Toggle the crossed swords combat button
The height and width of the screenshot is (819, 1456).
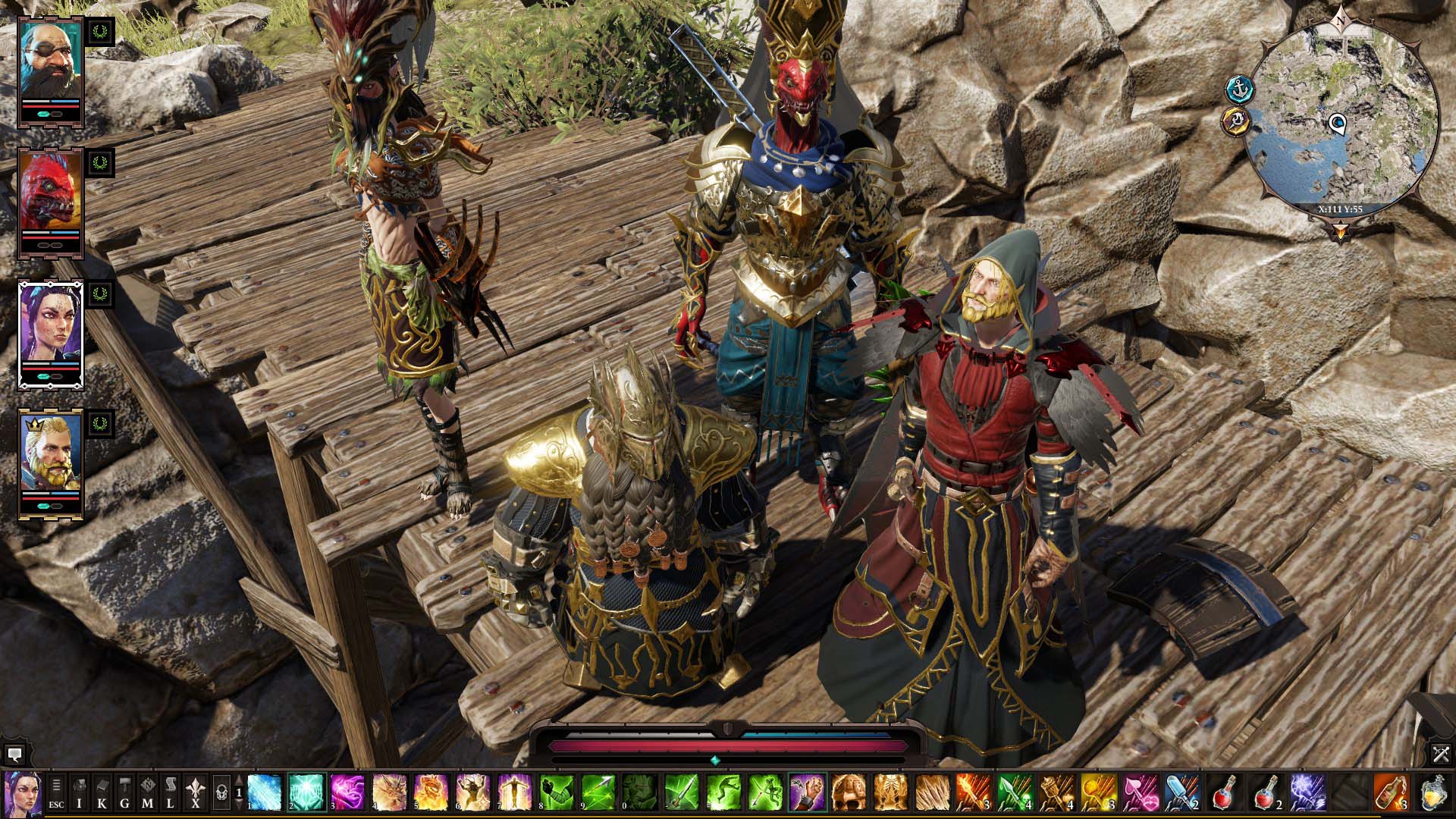[x=1440, y=754]
